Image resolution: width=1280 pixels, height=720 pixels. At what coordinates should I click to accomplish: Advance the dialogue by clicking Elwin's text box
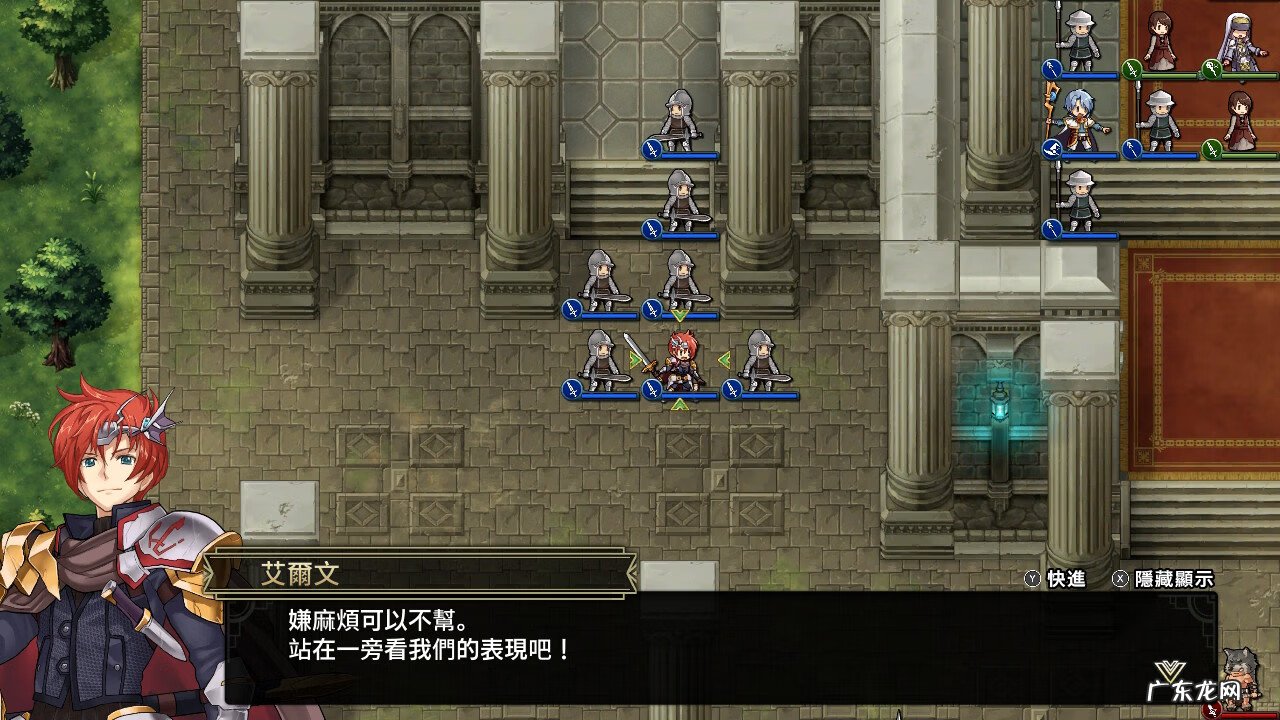pos(720,646)
